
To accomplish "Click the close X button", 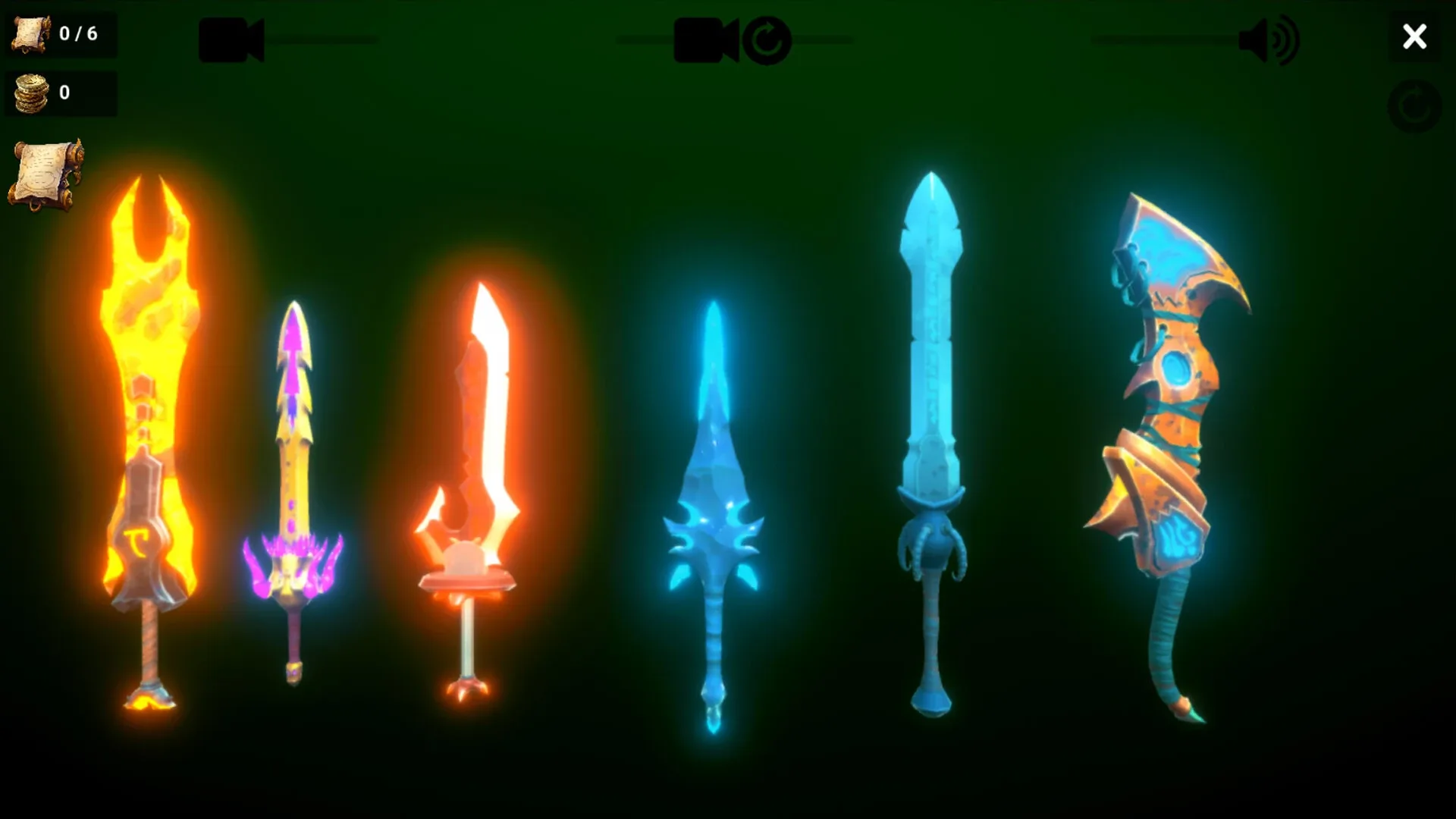I will coord(1414,36).
